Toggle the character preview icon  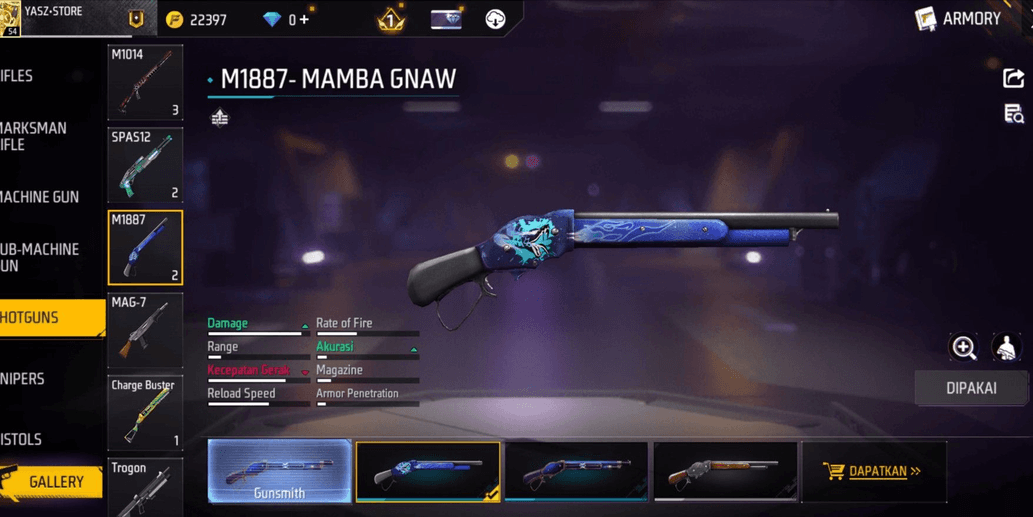[1006, 347]
